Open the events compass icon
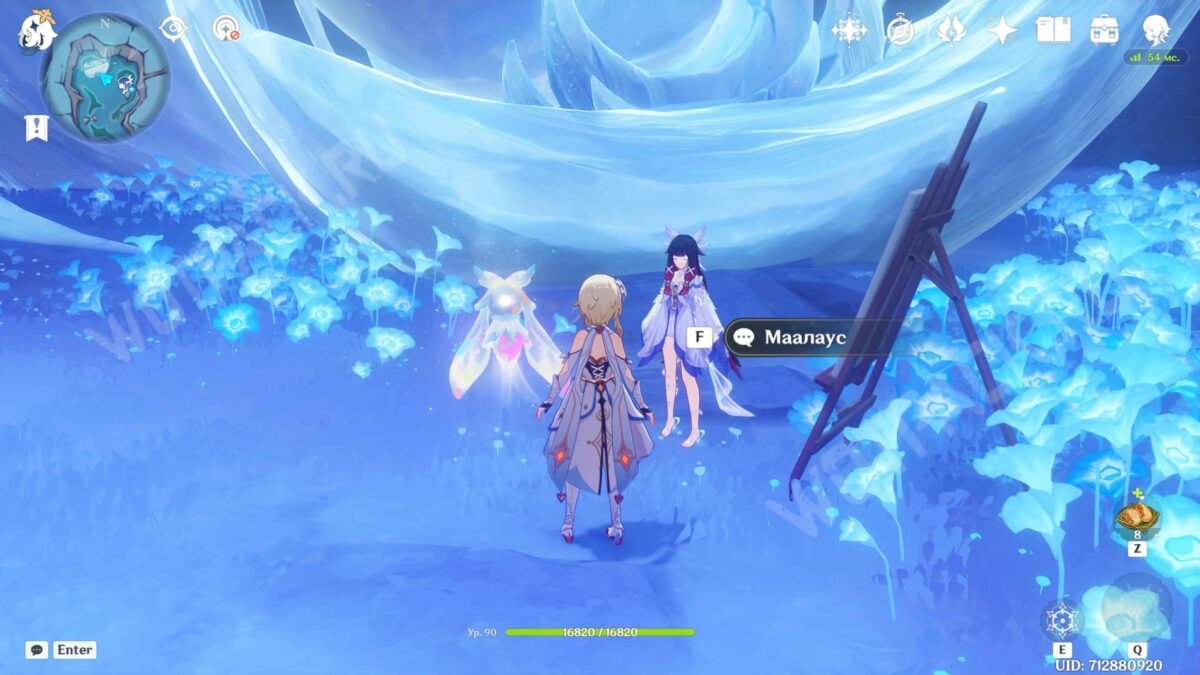This screenshot has height=675, width=1200. 900,30
